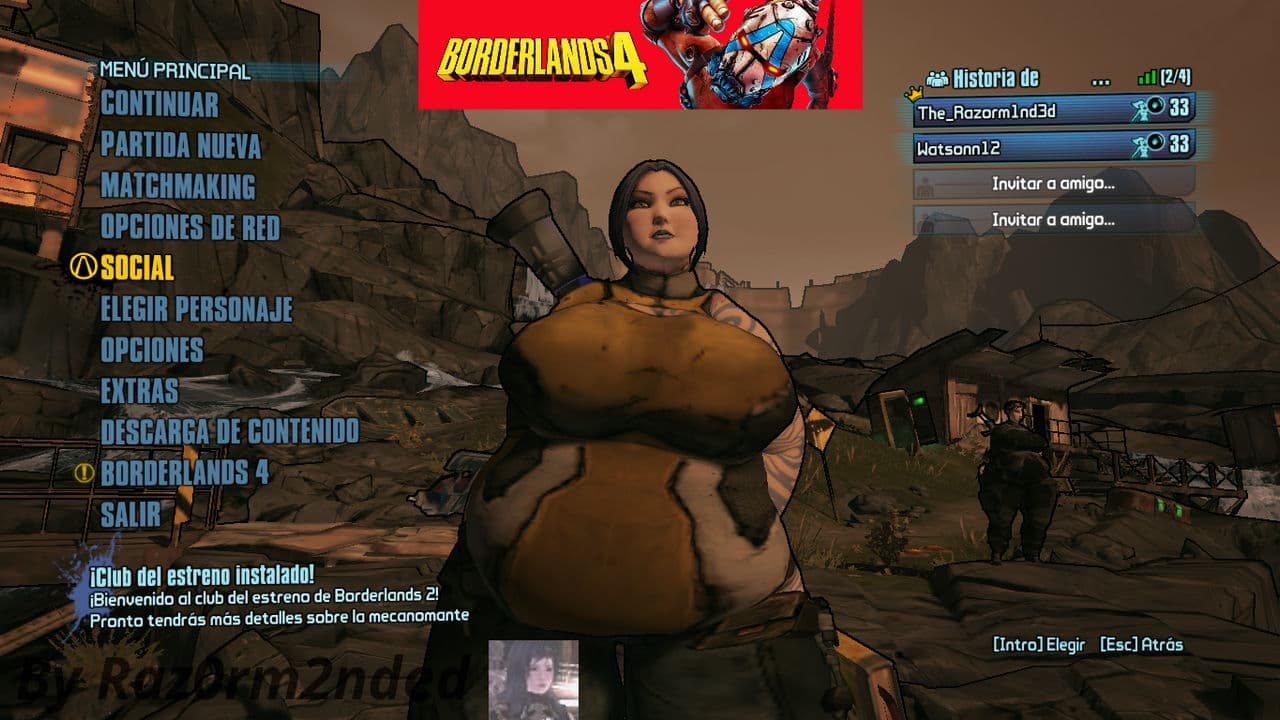Select the Extras entry
The width and height of the screenshot is (1280, 720).
139,391
